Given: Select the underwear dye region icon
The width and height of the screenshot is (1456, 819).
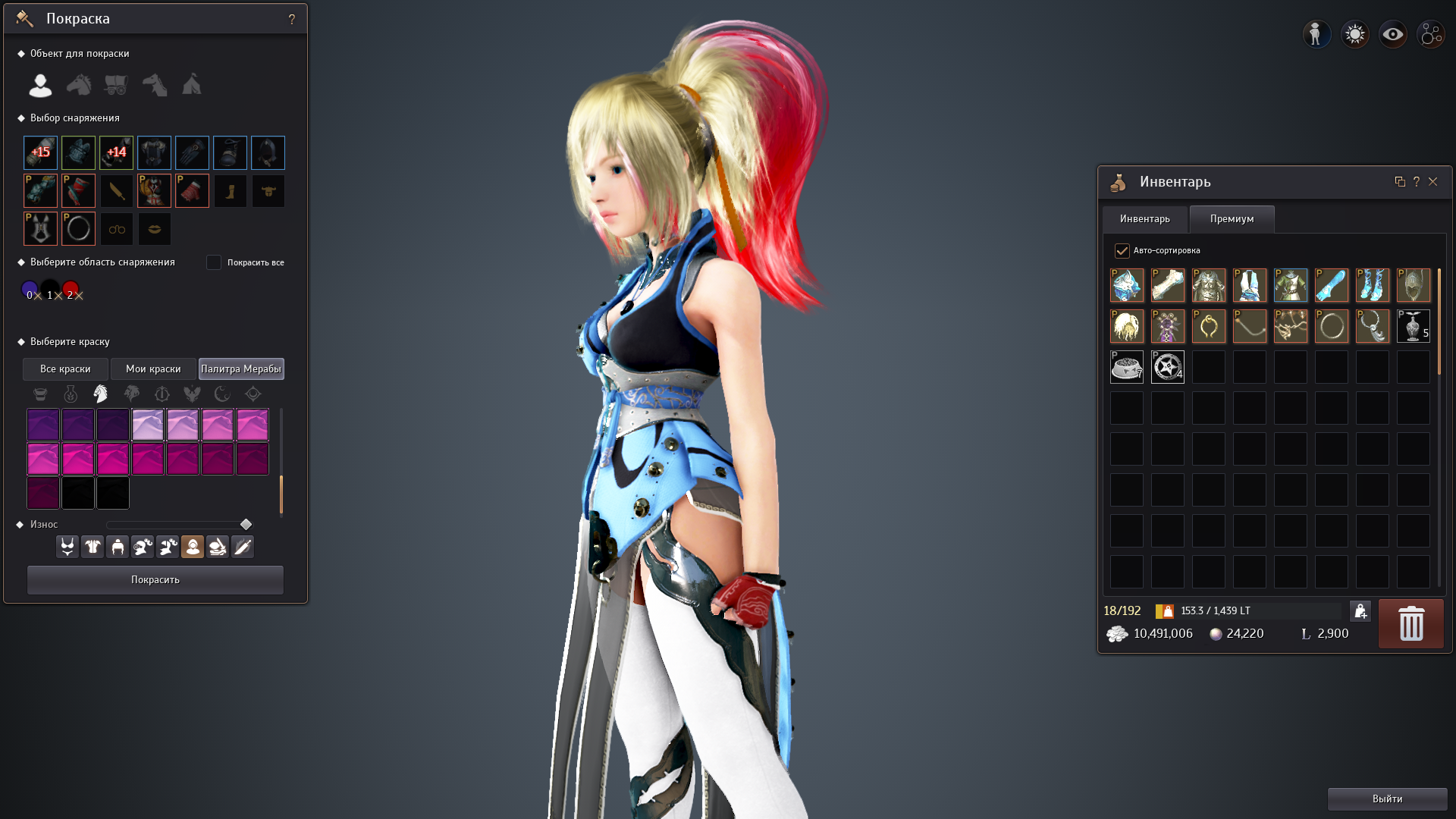Looking at the screenshot, I should pos(67,547).
